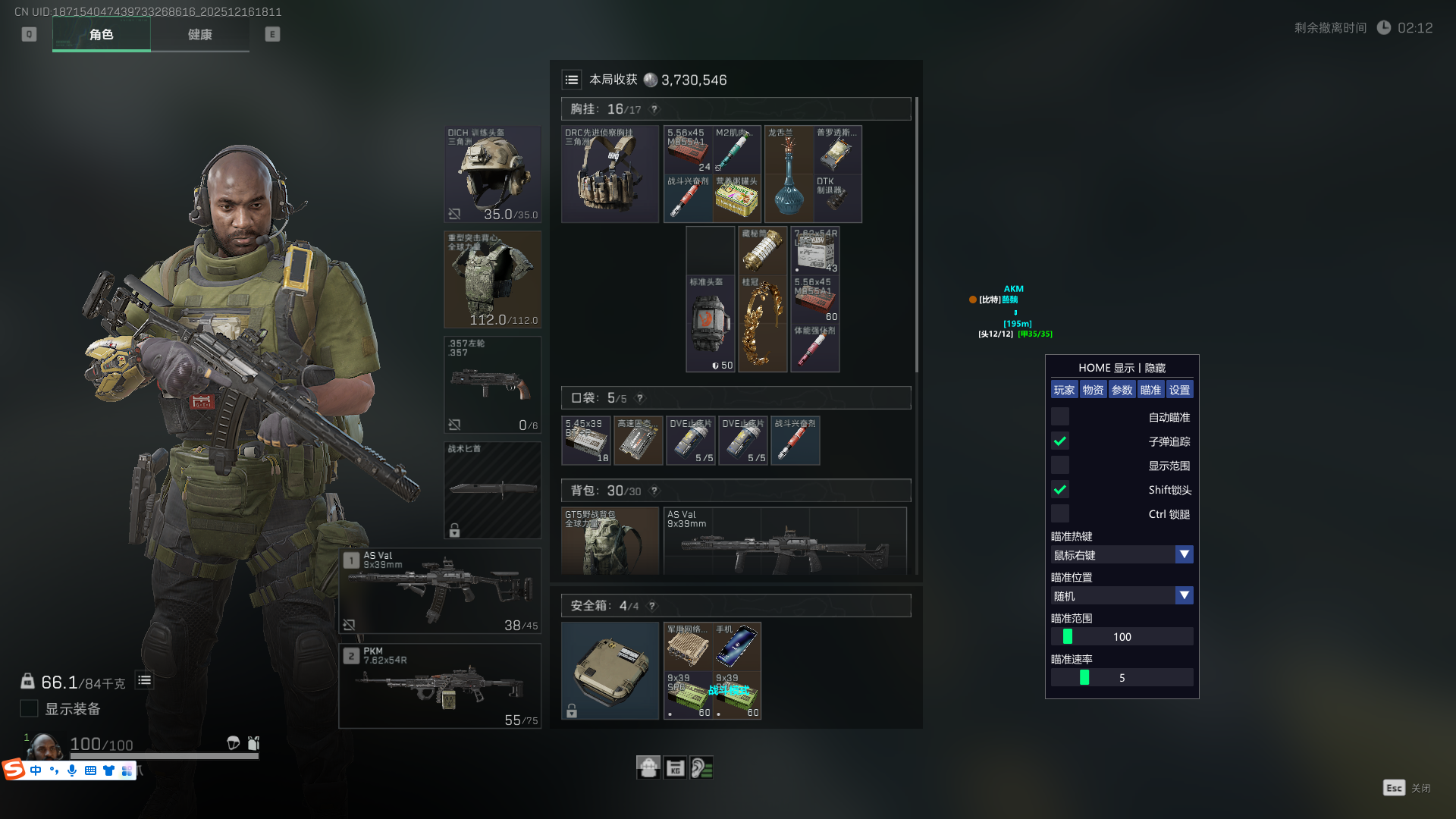Choose the AS Val primary weapon slot
Image resolution: width=1456 pixels, height=819 pixels.
(x=440, y=591)
